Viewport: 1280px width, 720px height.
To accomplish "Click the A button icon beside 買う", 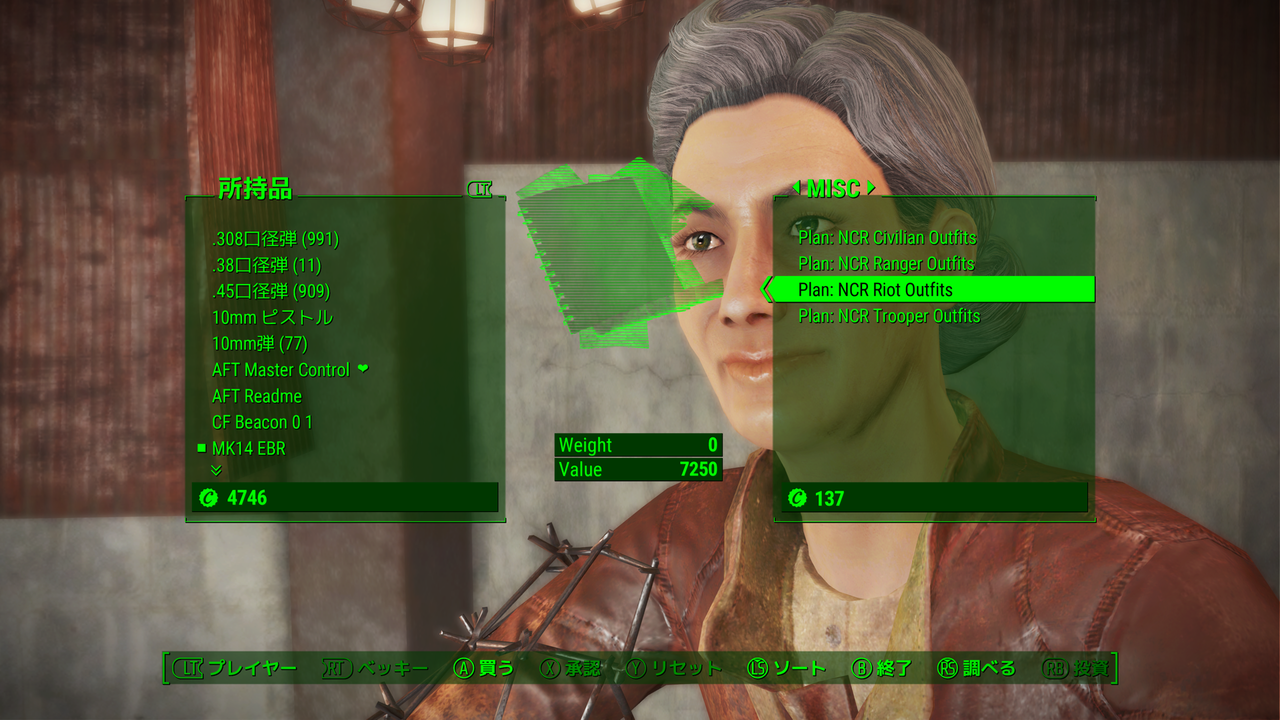I will [463, 666].
